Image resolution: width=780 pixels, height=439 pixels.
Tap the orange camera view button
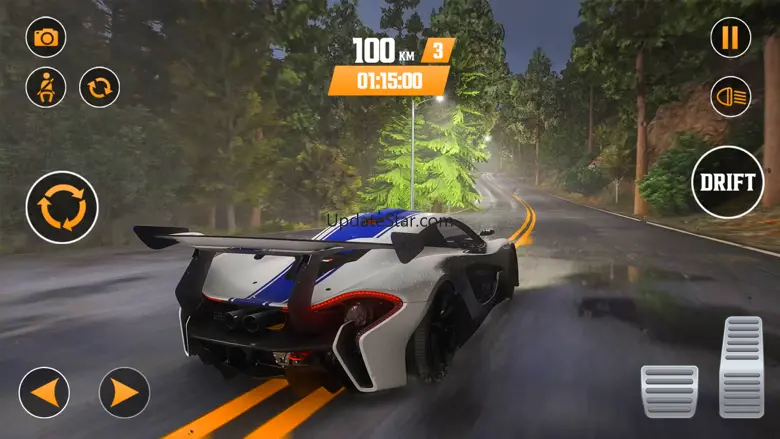(x=46, y=38)
